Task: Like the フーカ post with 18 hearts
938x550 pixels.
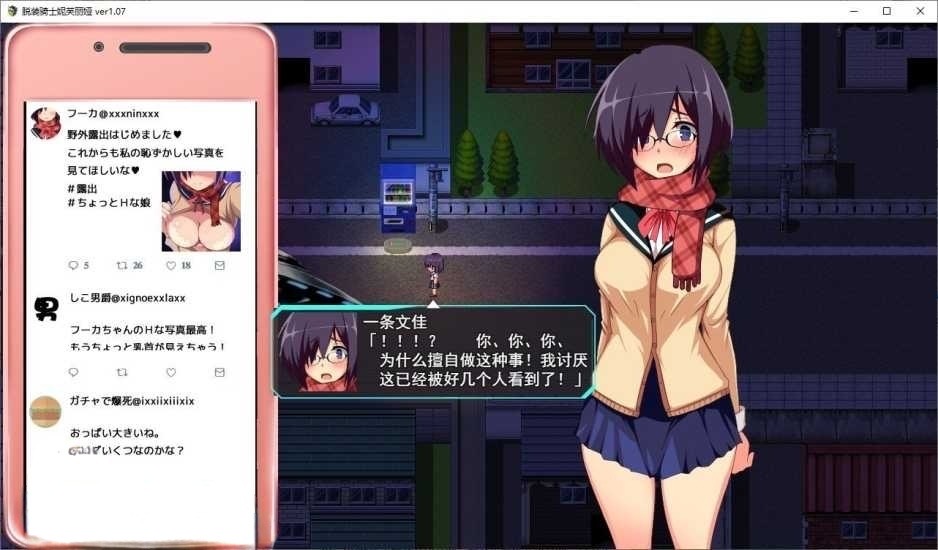Action: coord(171,265)
